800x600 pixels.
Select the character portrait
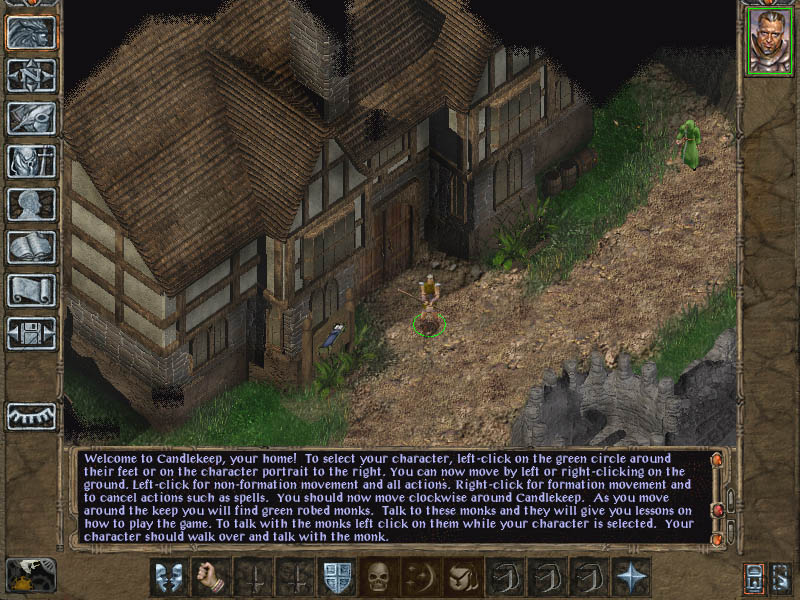click(768, 42)
